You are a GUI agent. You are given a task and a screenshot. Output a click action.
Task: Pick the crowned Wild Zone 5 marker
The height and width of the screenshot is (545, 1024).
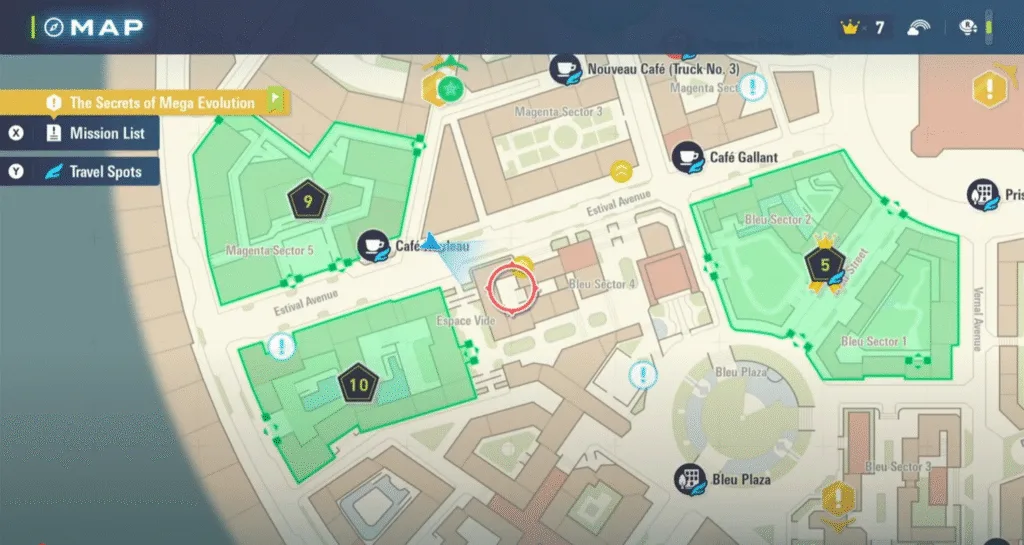(x=825, y=265)
